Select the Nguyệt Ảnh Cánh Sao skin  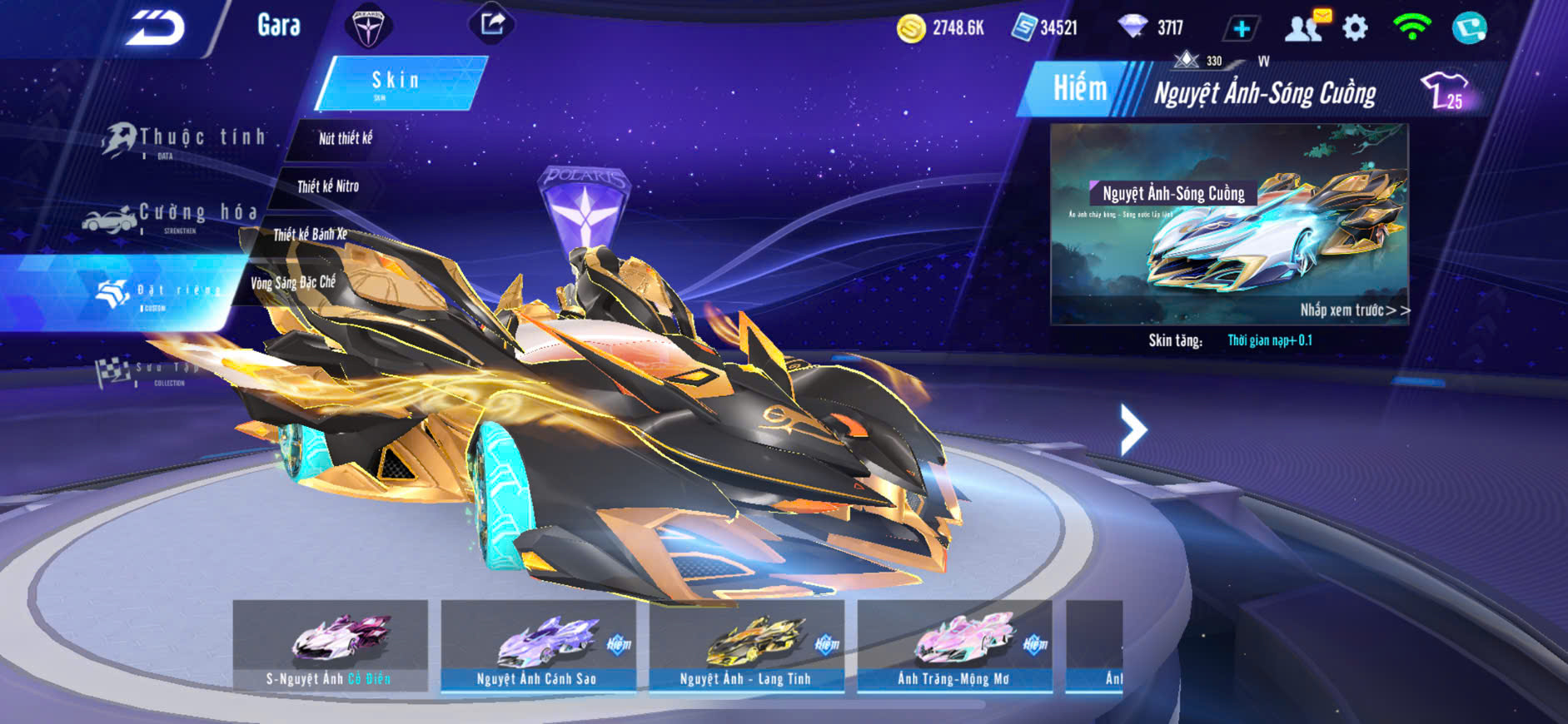point(538,646)
